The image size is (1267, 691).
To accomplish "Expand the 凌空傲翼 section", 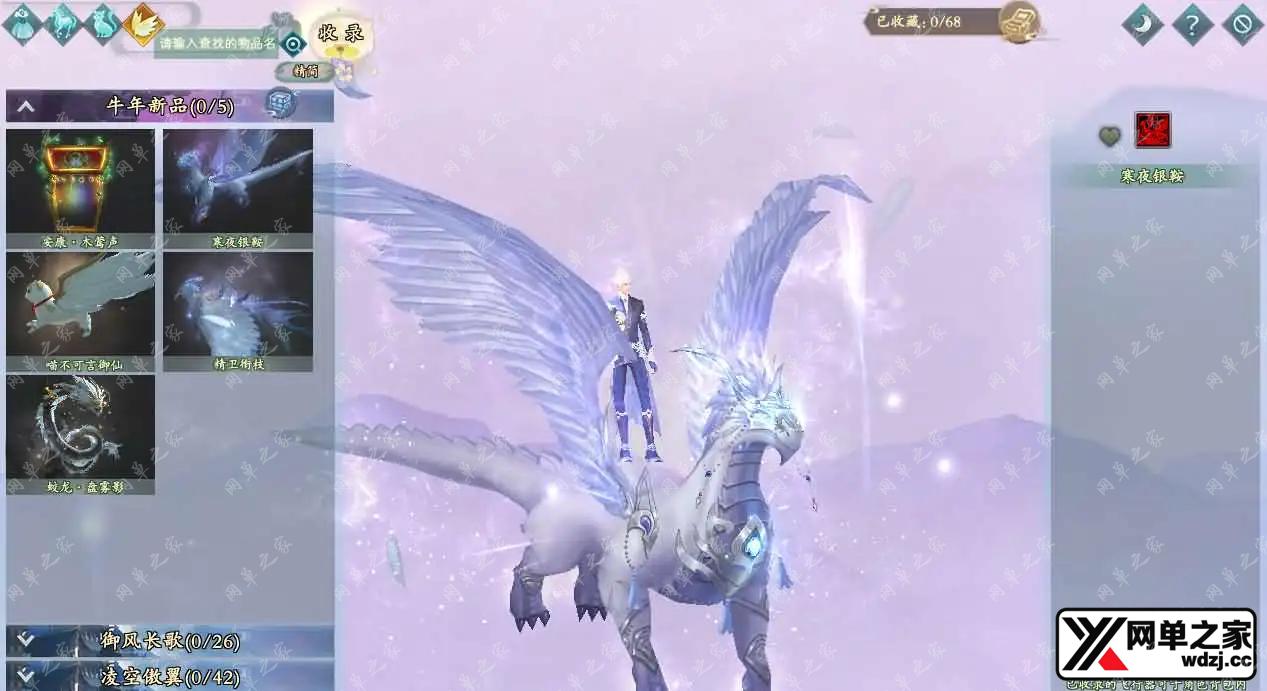I will [x=170, y=677].
